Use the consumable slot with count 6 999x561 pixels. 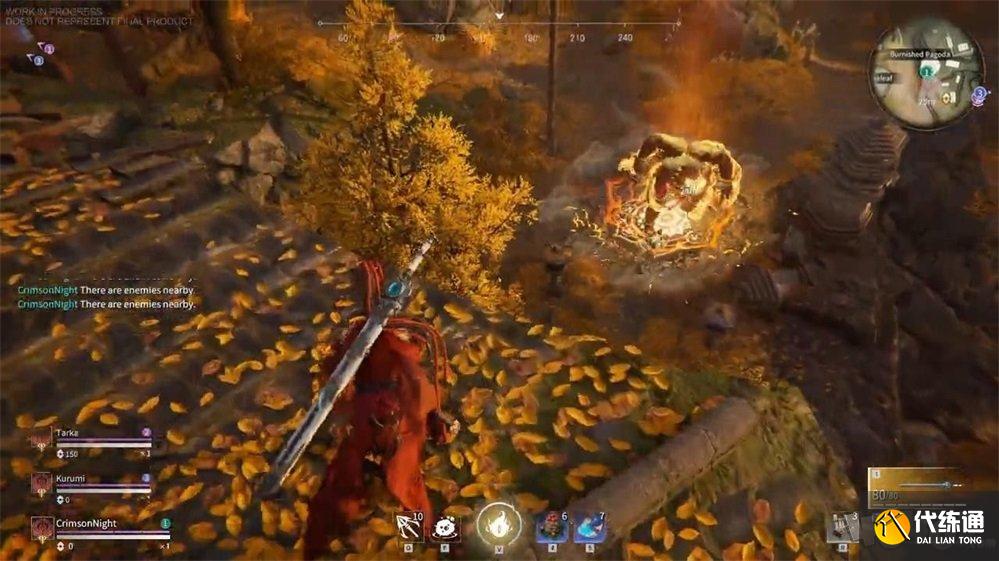tap(552, 527)
